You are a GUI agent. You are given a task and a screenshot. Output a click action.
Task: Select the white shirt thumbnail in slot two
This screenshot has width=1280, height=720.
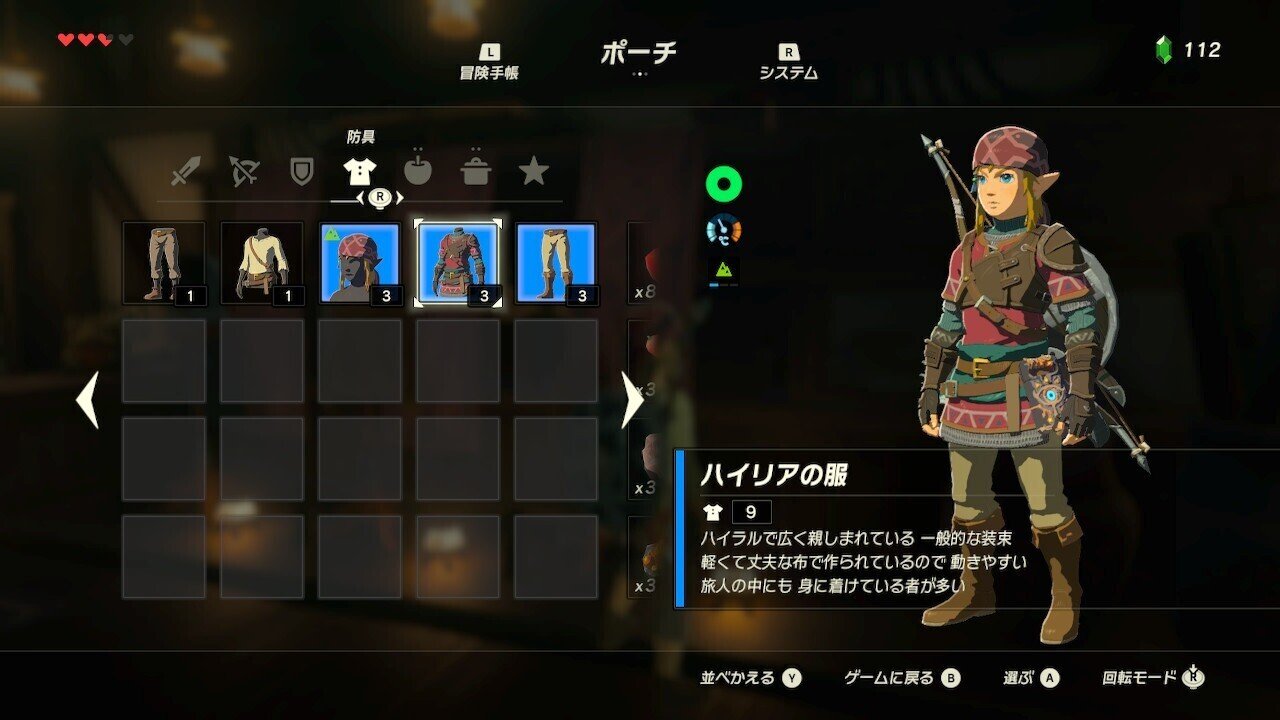[x=262, y=263]
